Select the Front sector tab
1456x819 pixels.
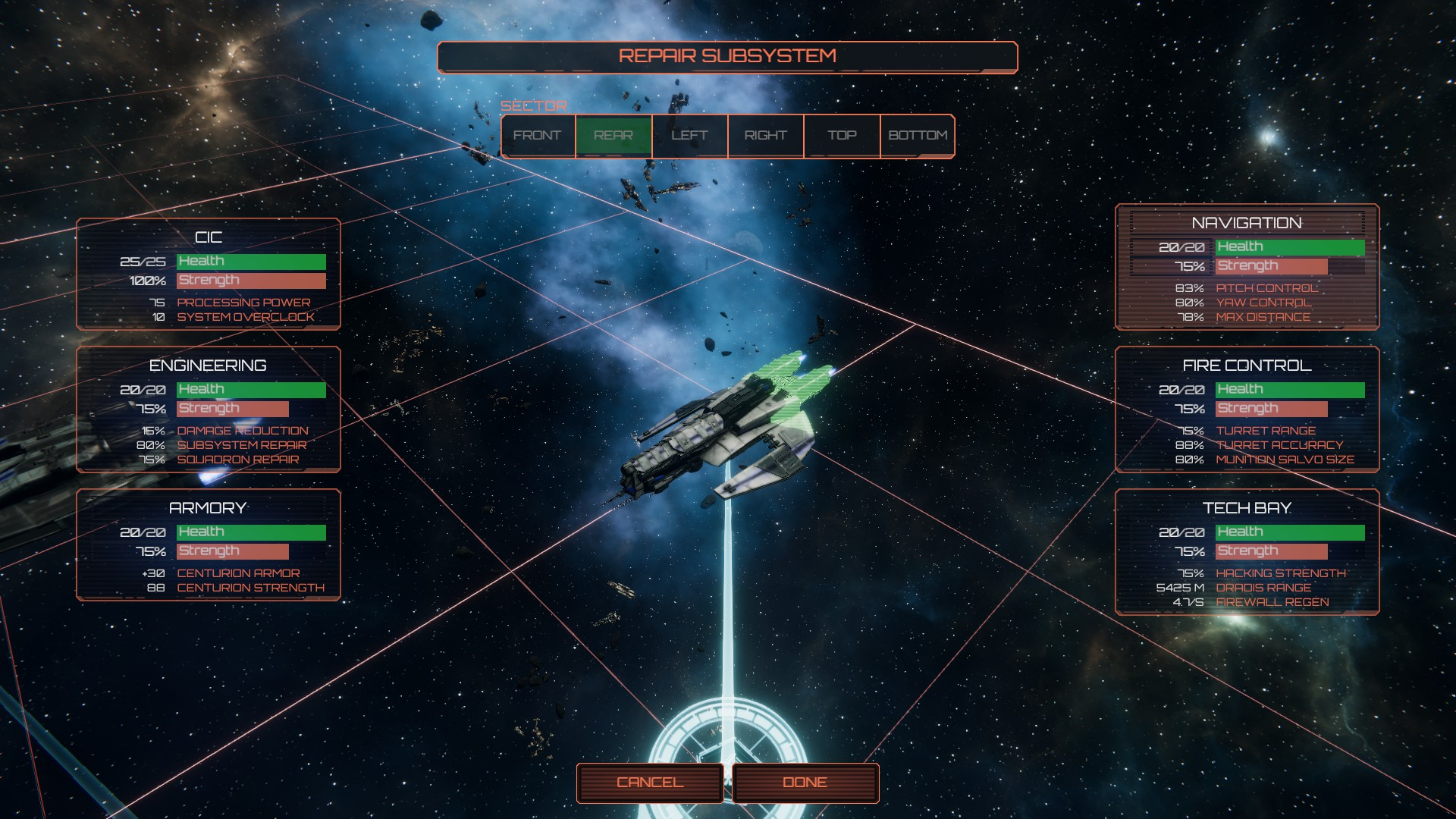(538, 136)
